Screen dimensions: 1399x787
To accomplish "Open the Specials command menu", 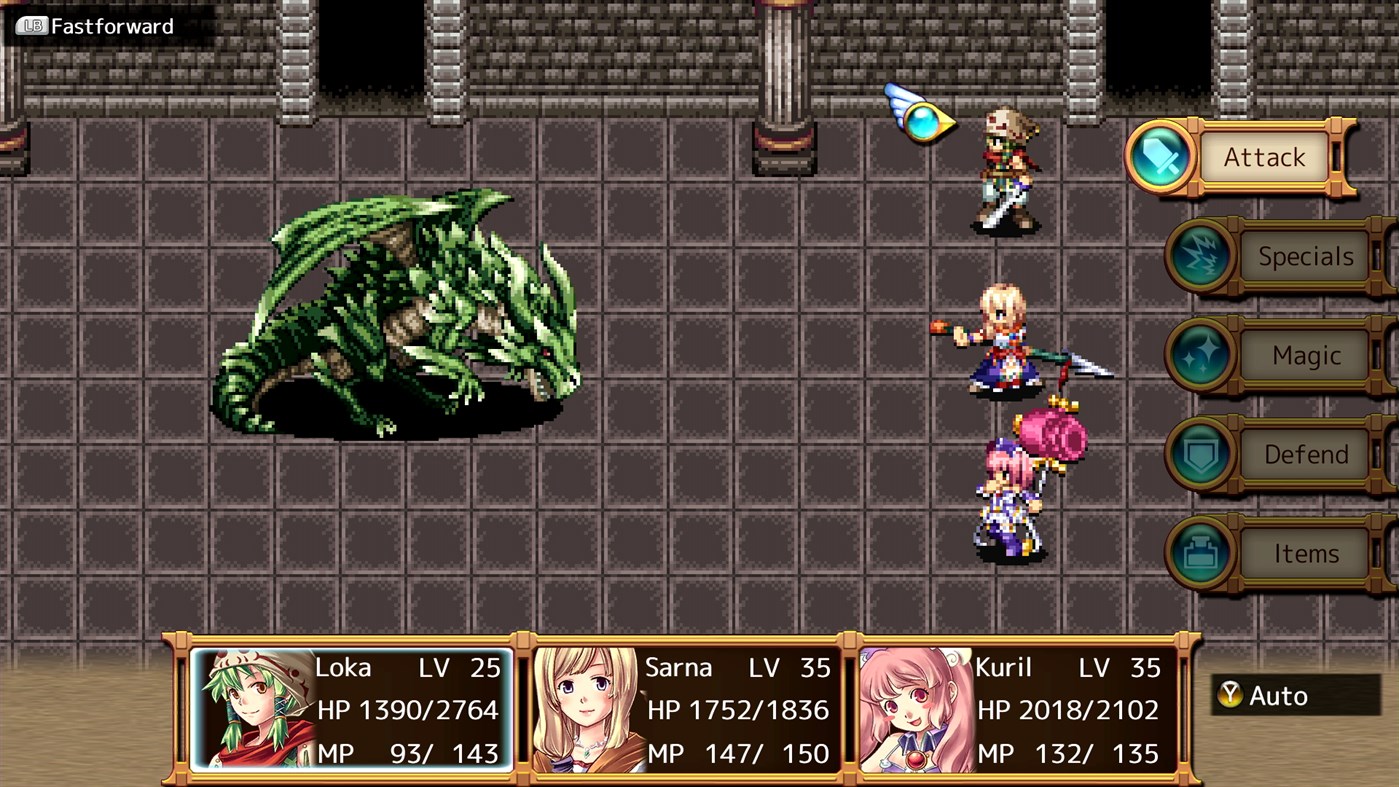I will (1305, 256).
